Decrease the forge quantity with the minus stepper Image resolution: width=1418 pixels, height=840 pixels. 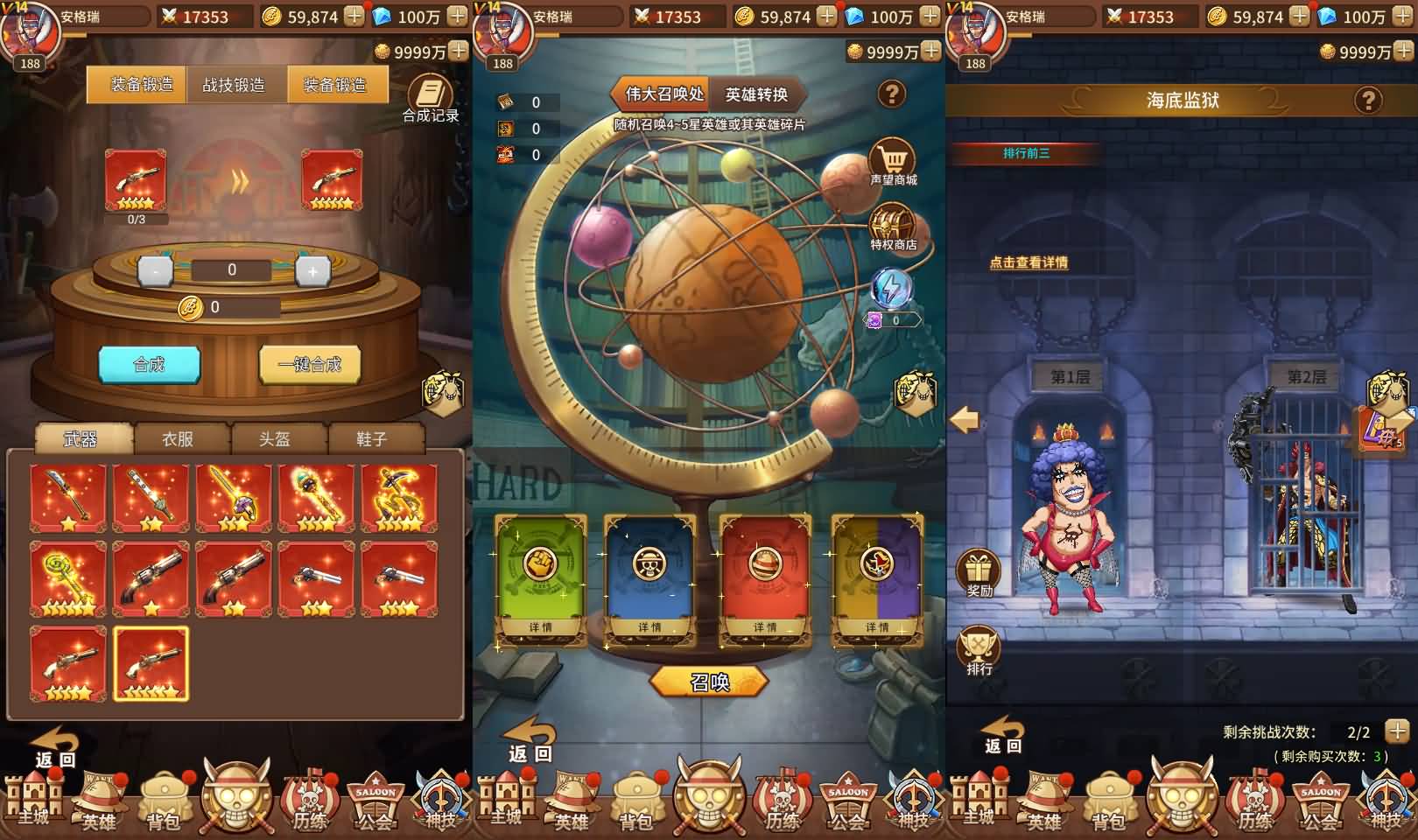[x=155, y=270]
